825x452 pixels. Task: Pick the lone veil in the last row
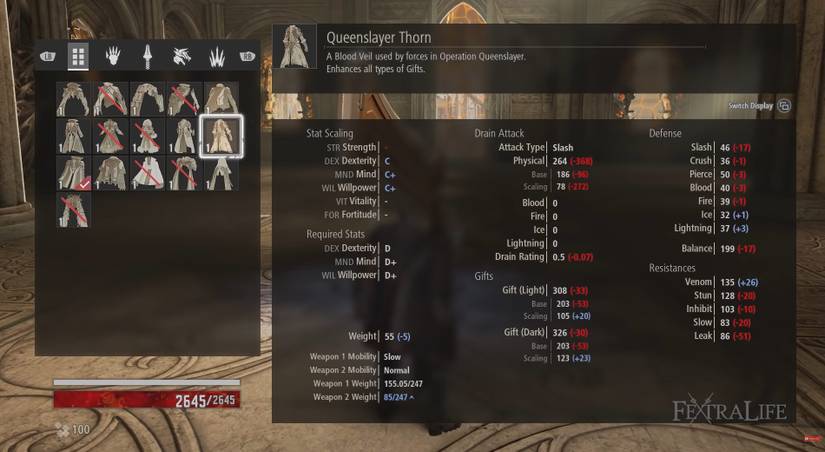pos(73,209)
